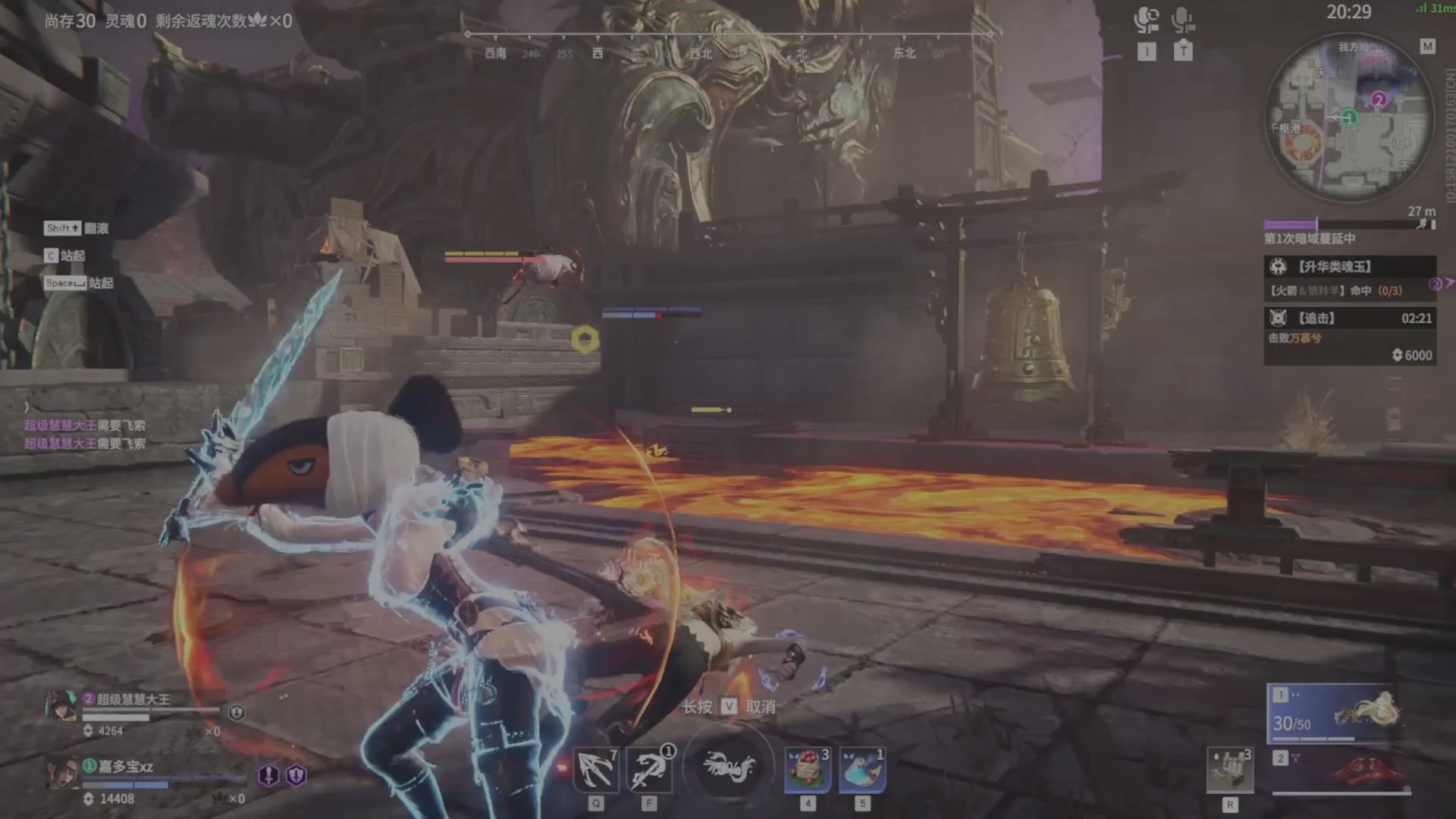Select the grappling hook item slot
Viewport: 1456px width, 819px height.
(x=596, y=769)
